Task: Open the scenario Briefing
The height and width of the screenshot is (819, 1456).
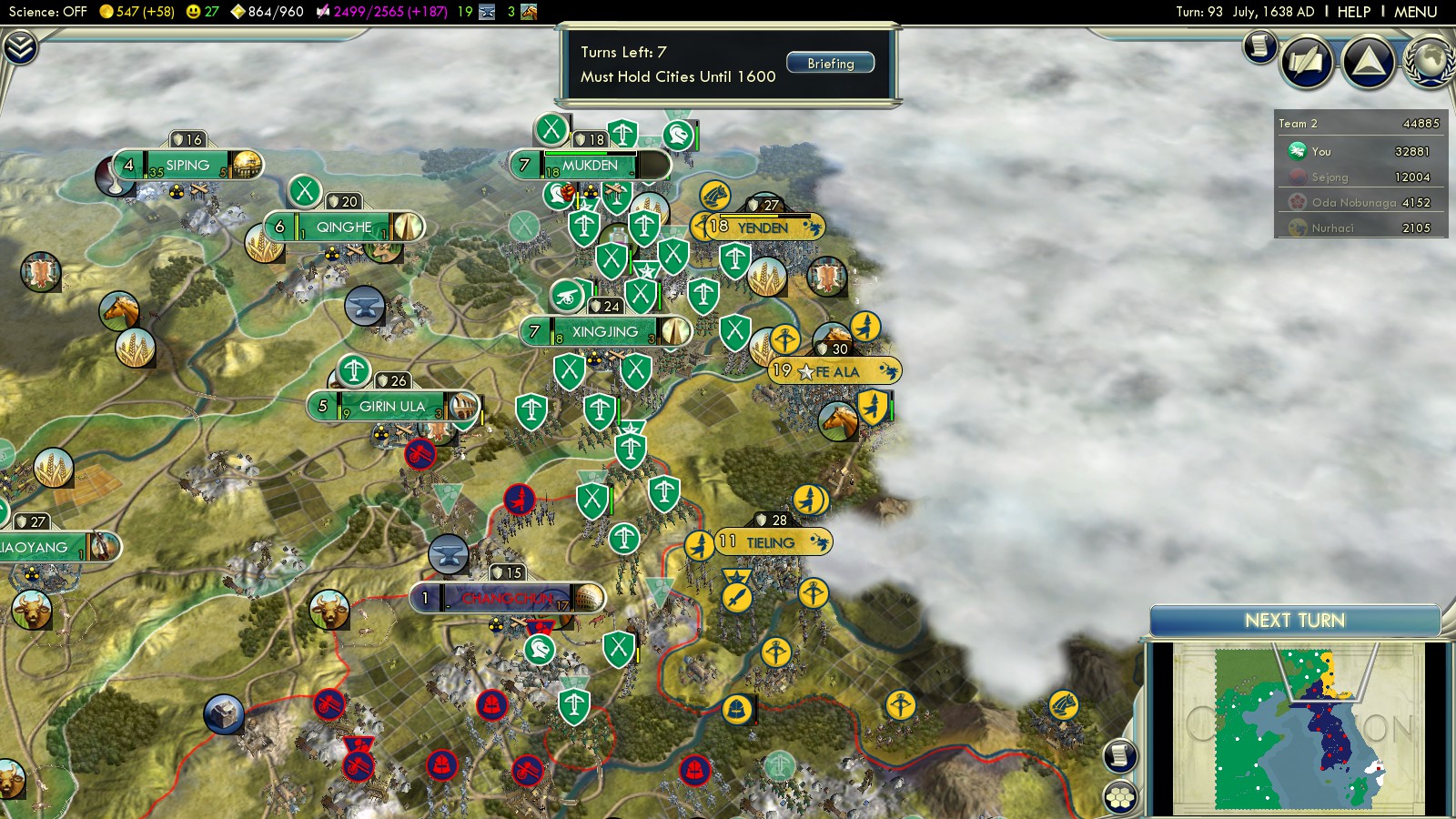Action: pyautogui.click(x=830, y=63)
